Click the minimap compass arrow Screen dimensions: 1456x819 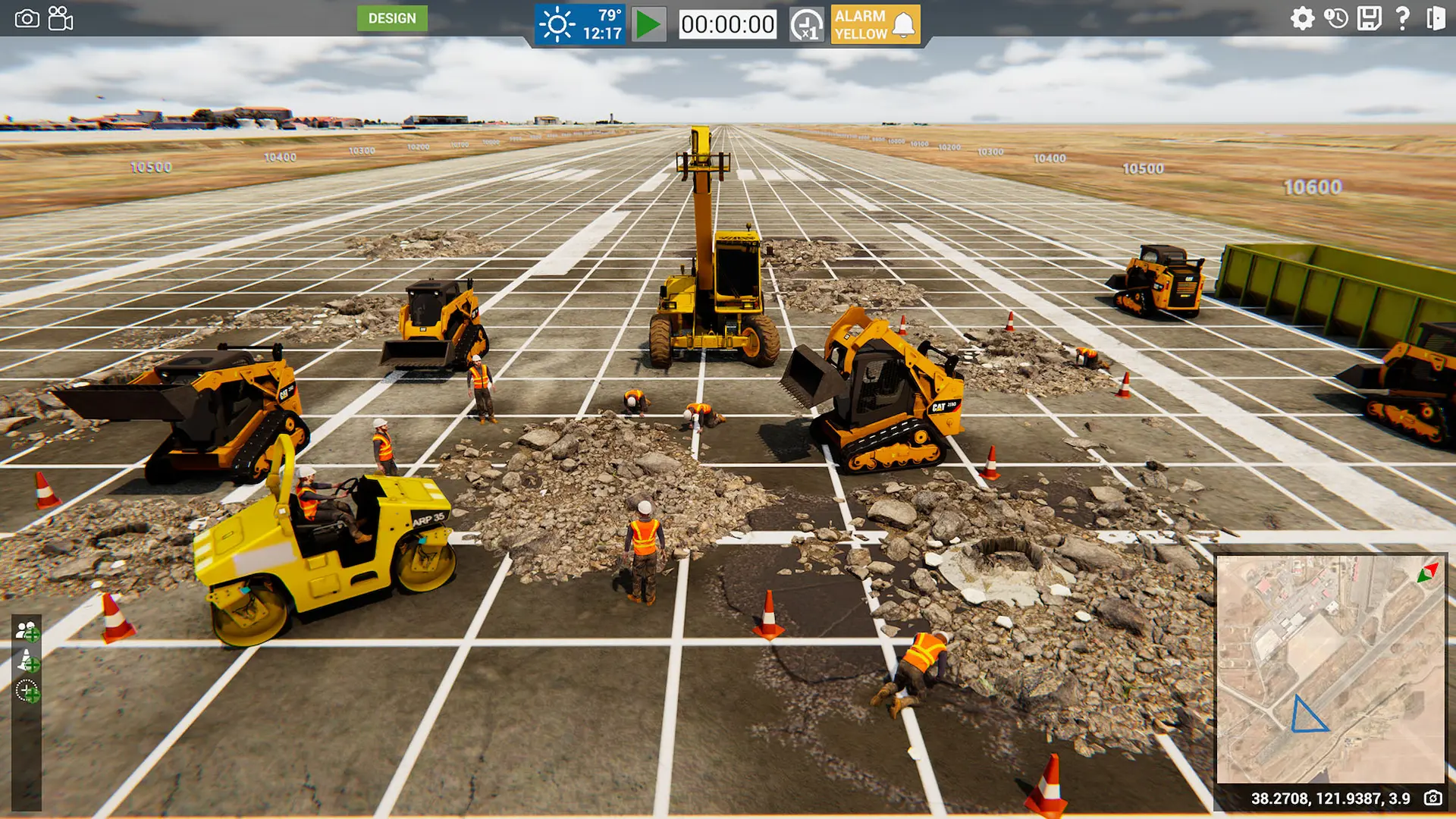pyautogui.click(x=1427, y=573)
